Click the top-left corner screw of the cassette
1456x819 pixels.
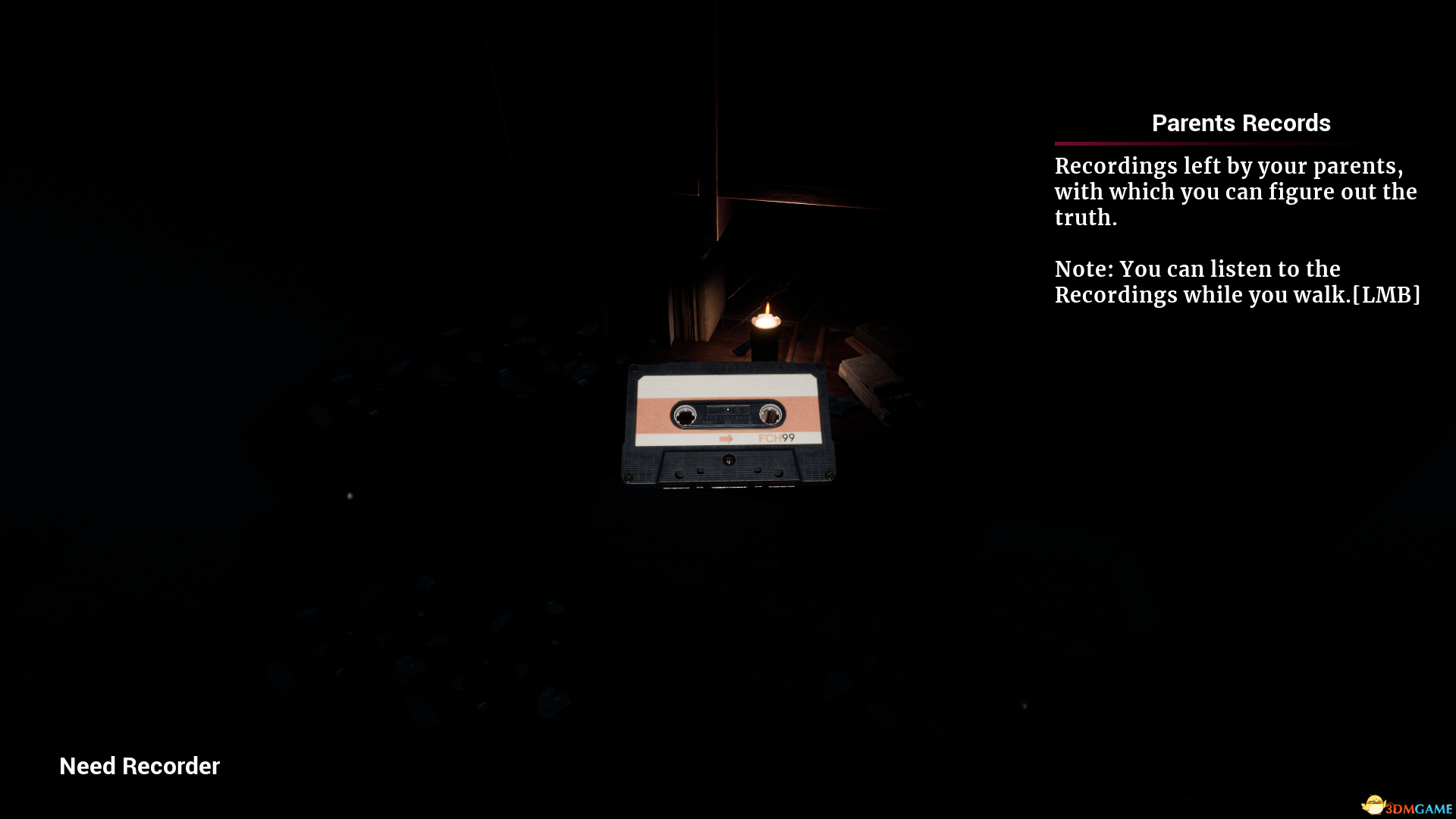coord(635,369)
